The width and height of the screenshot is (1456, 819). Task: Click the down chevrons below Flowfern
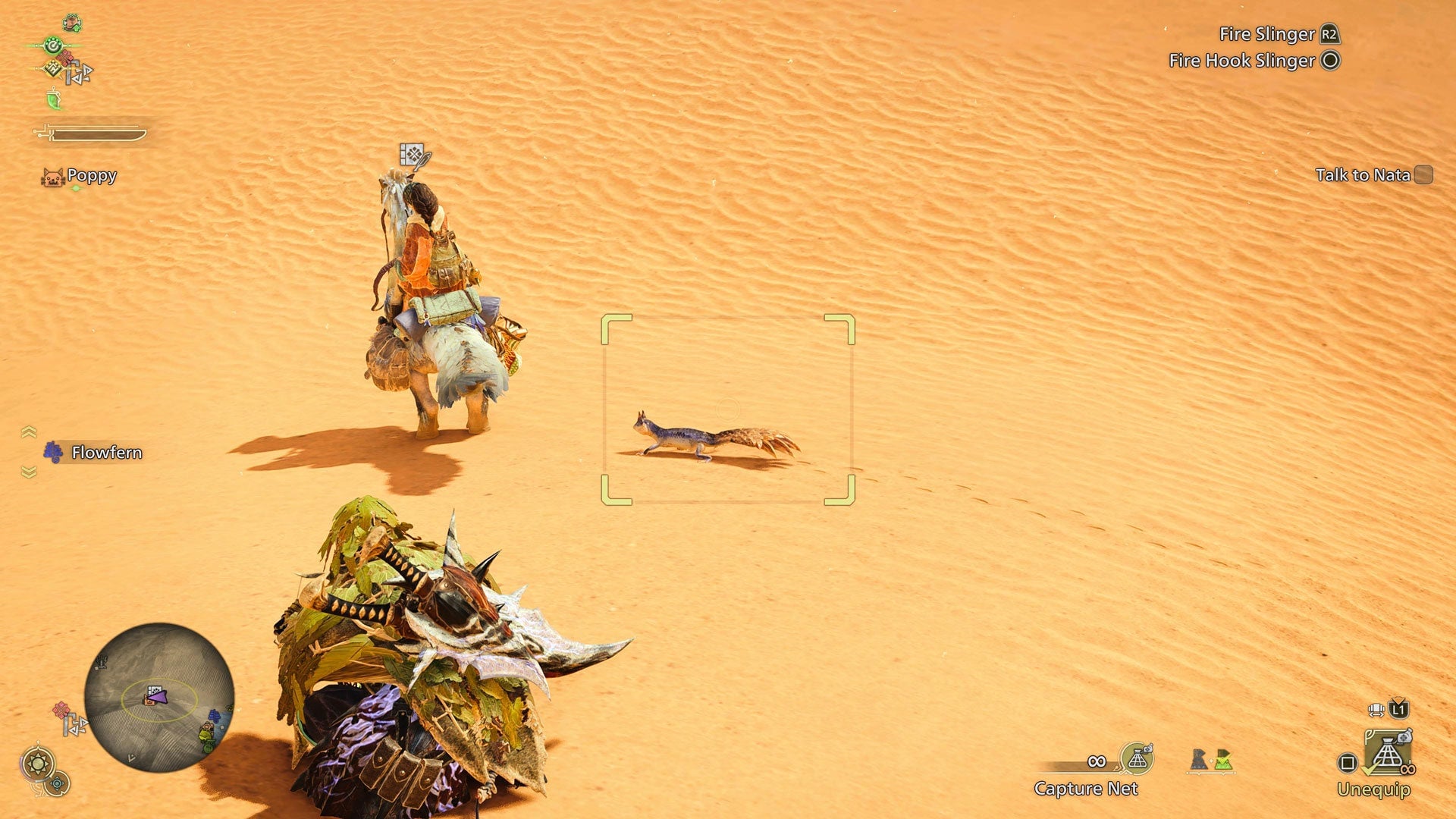click(x=29, y=471)
